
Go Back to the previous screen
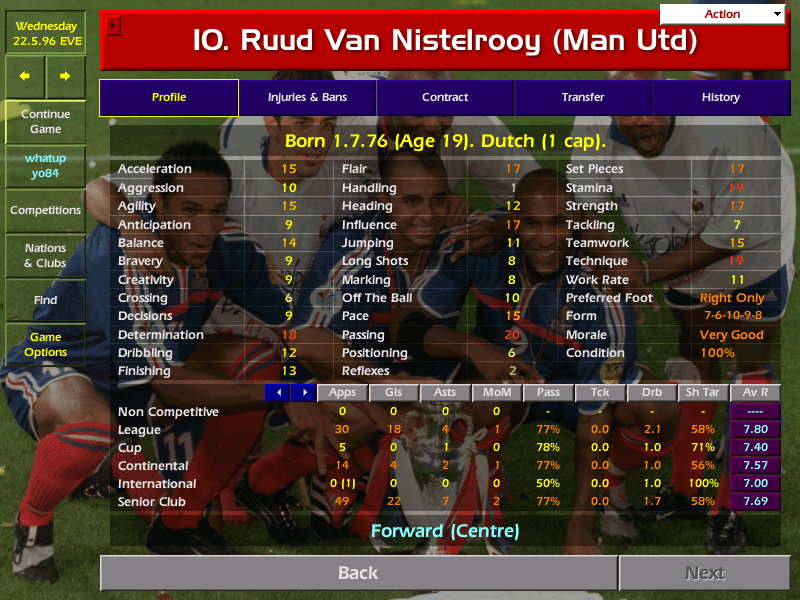click(358, 573)
